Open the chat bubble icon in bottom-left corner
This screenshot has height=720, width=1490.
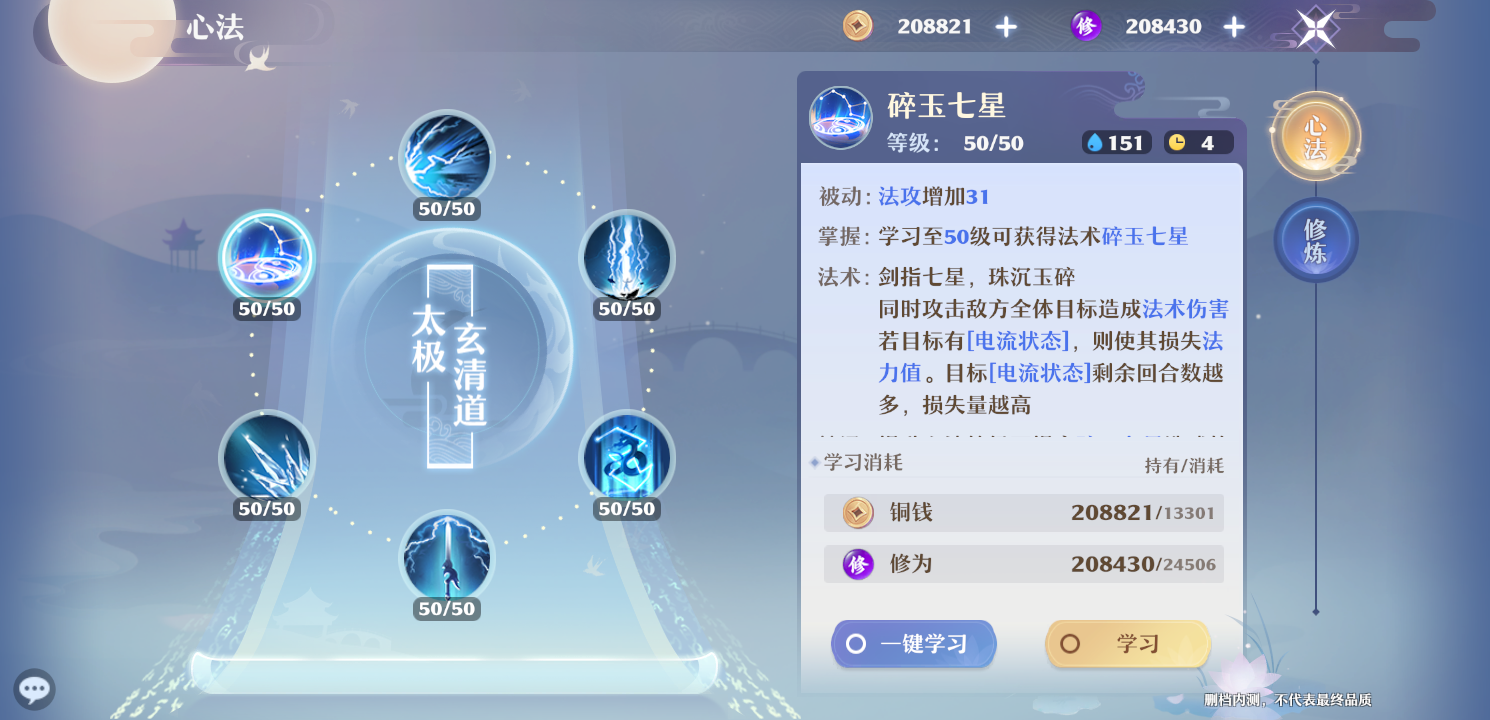point(34,689)
